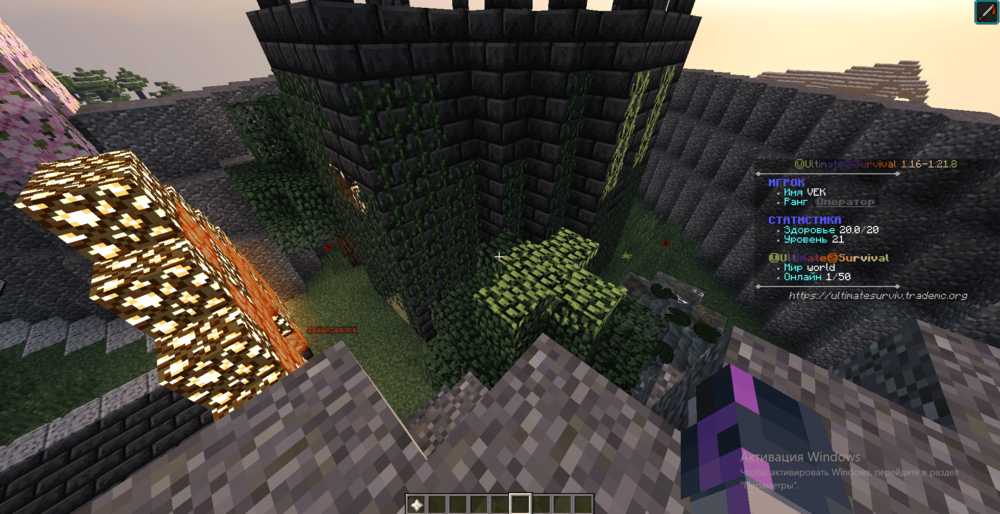Click the highlighted empty hotbar slot
This screenshot has width=1000, height=514.
(519, 503)
